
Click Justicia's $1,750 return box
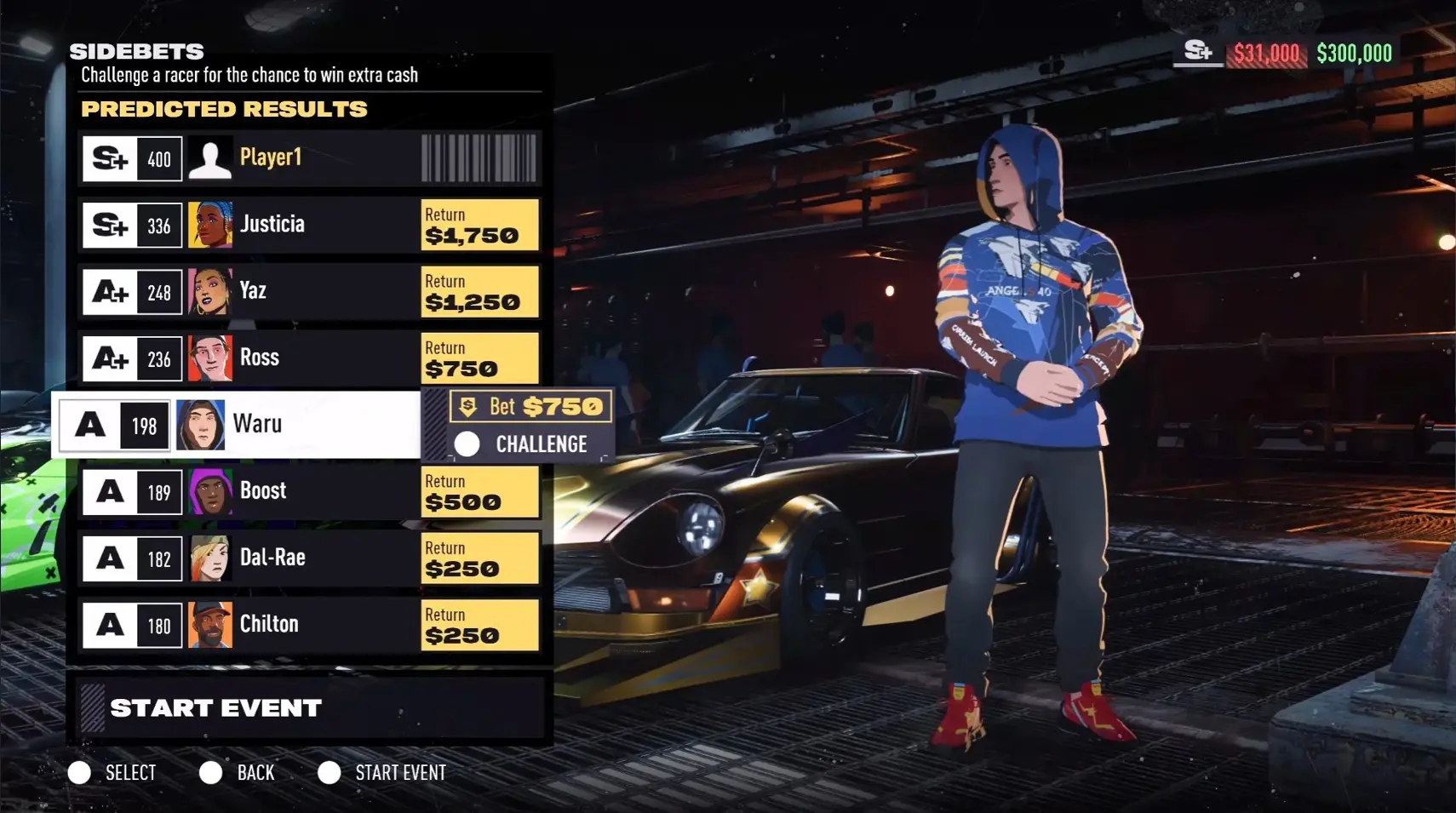click(479, 226)
